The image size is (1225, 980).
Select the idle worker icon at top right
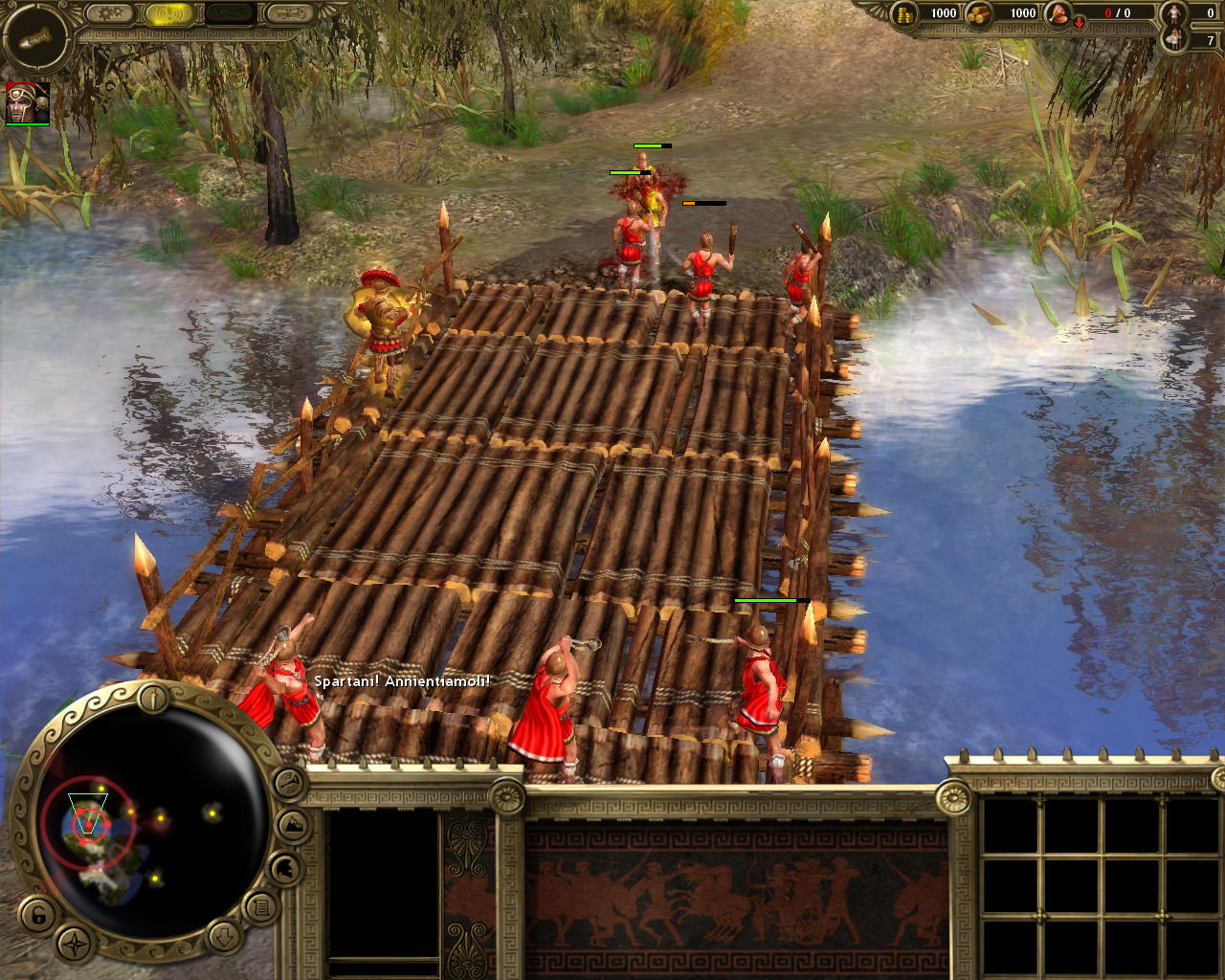(1175, 13)
